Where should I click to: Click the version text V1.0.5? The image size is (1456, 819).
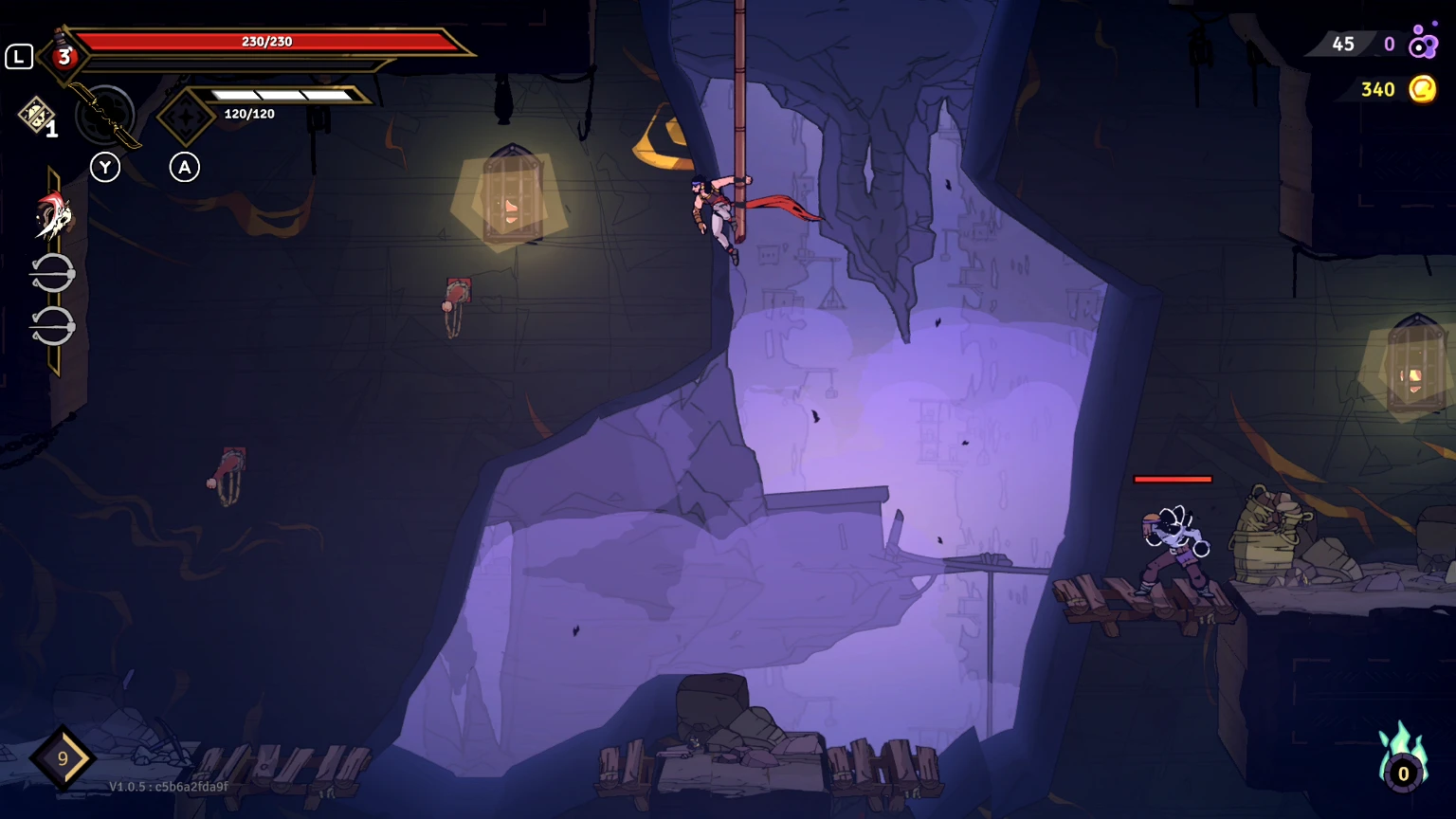pos(130,786)
